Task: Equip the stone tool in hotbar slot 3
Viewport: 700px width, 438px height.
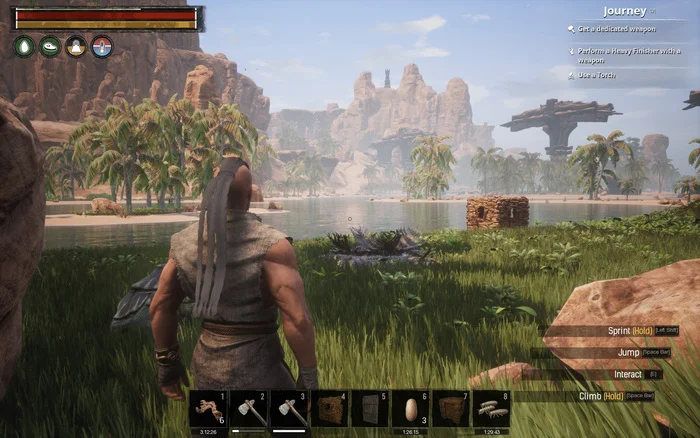Action: pyautogui.click(x=289, y=409)
